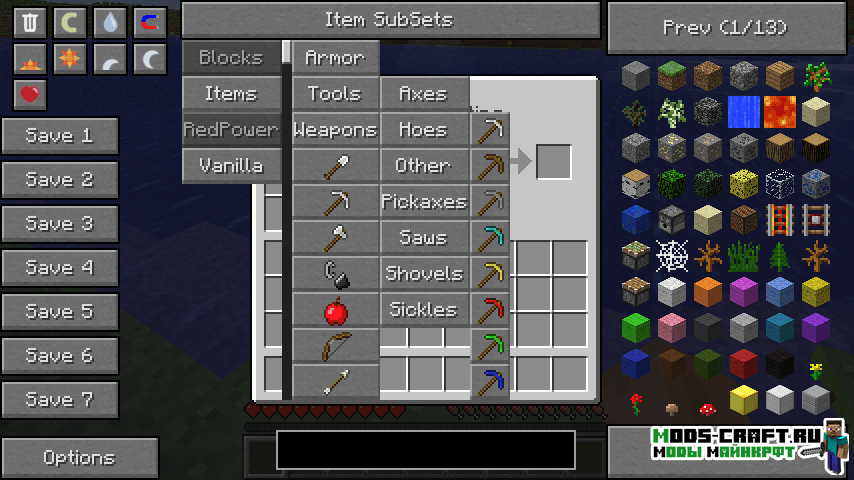Open the Armor category
The width and height of the screenshot is (854, 480).
coord(335,58)
